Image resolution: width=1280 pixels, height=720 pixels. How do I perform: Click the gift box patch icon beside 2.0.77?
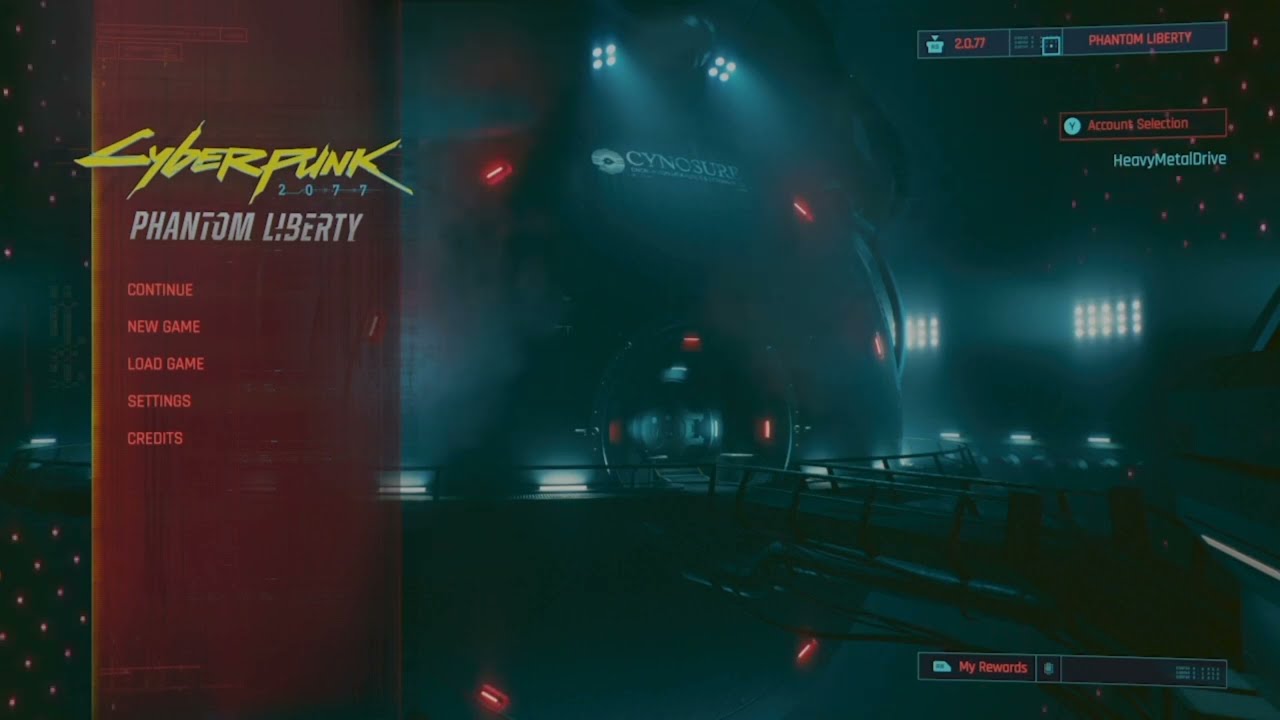pos(933,42)
